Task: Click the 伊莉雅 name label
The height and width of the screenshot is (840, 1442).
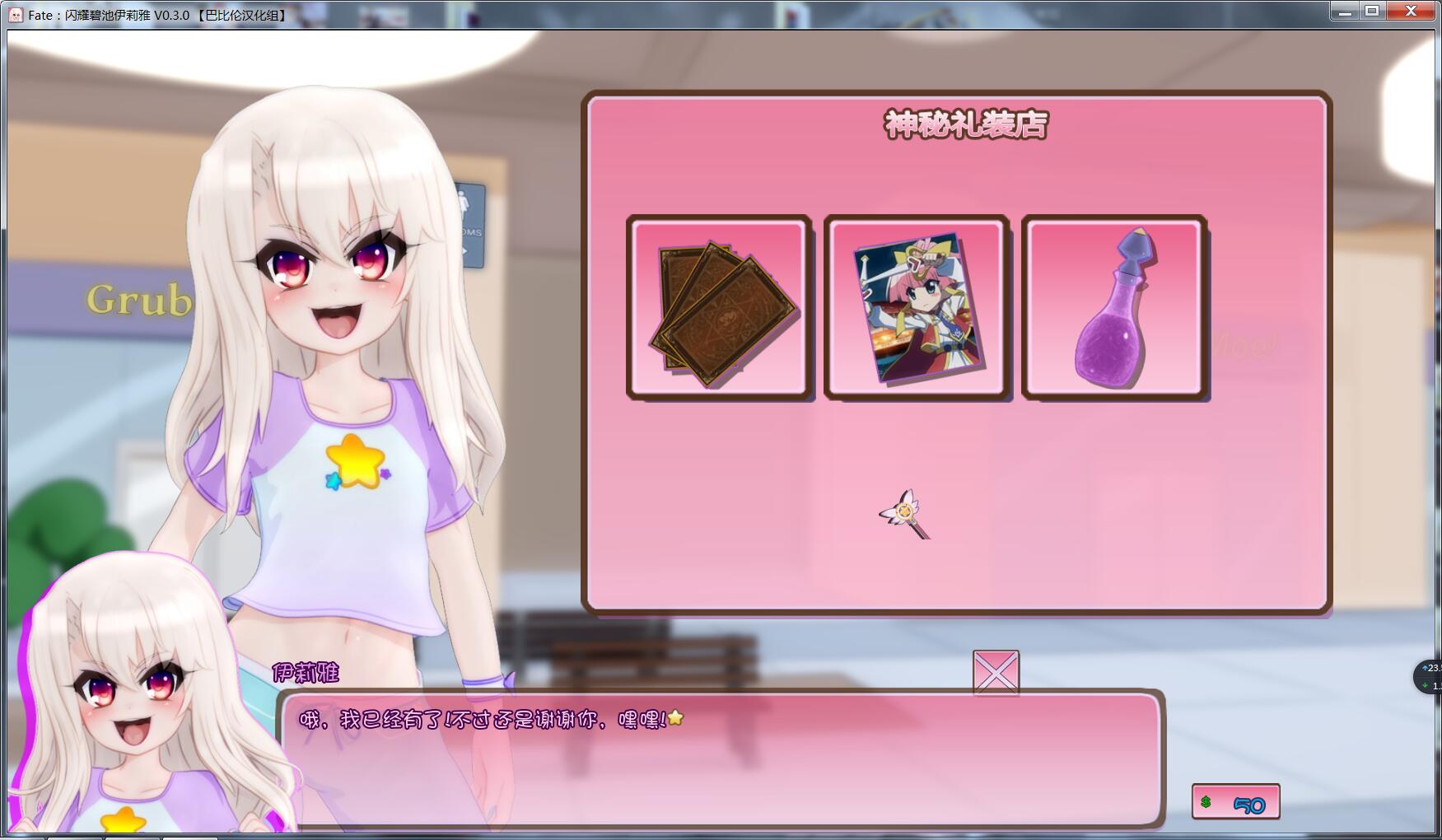Action: coord(306,673)
